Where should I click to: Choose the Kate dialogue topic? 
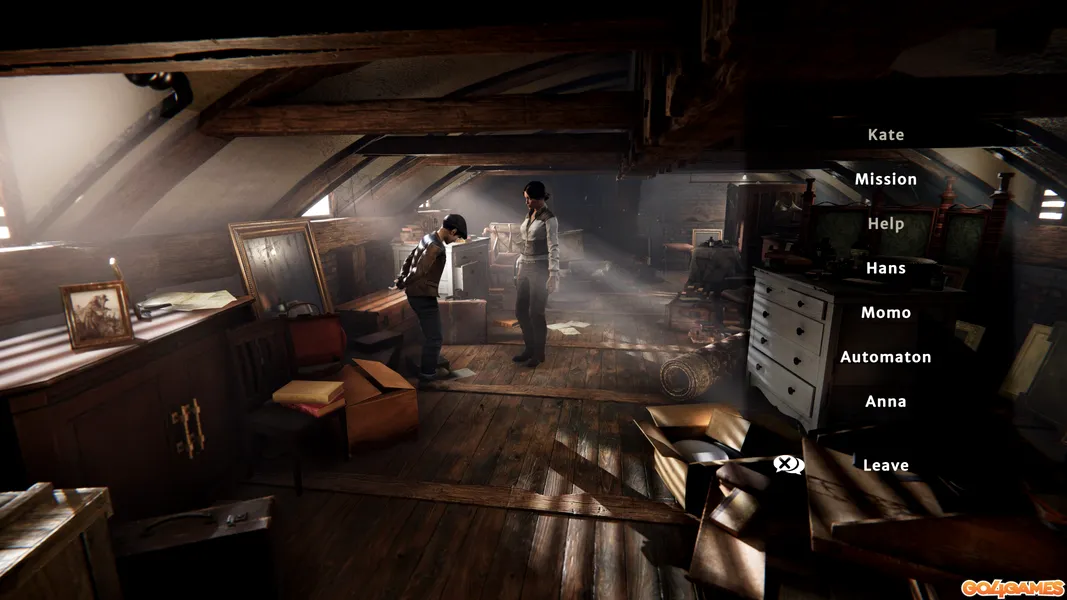tap(885, 135)
